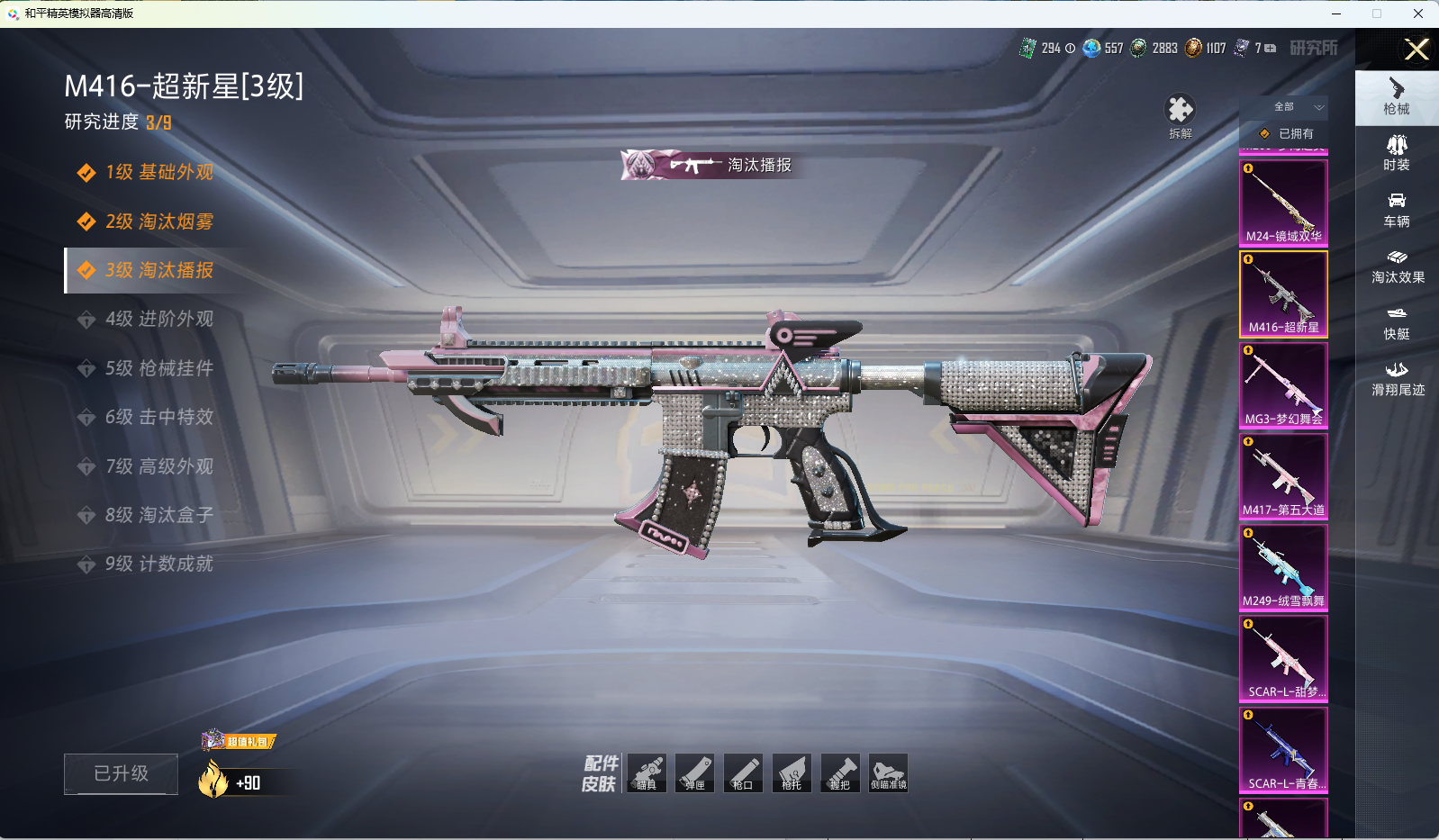Minimize the emulator window
The height and width of the screenshot is (840, 1439).
click(x=1336, y=14)
